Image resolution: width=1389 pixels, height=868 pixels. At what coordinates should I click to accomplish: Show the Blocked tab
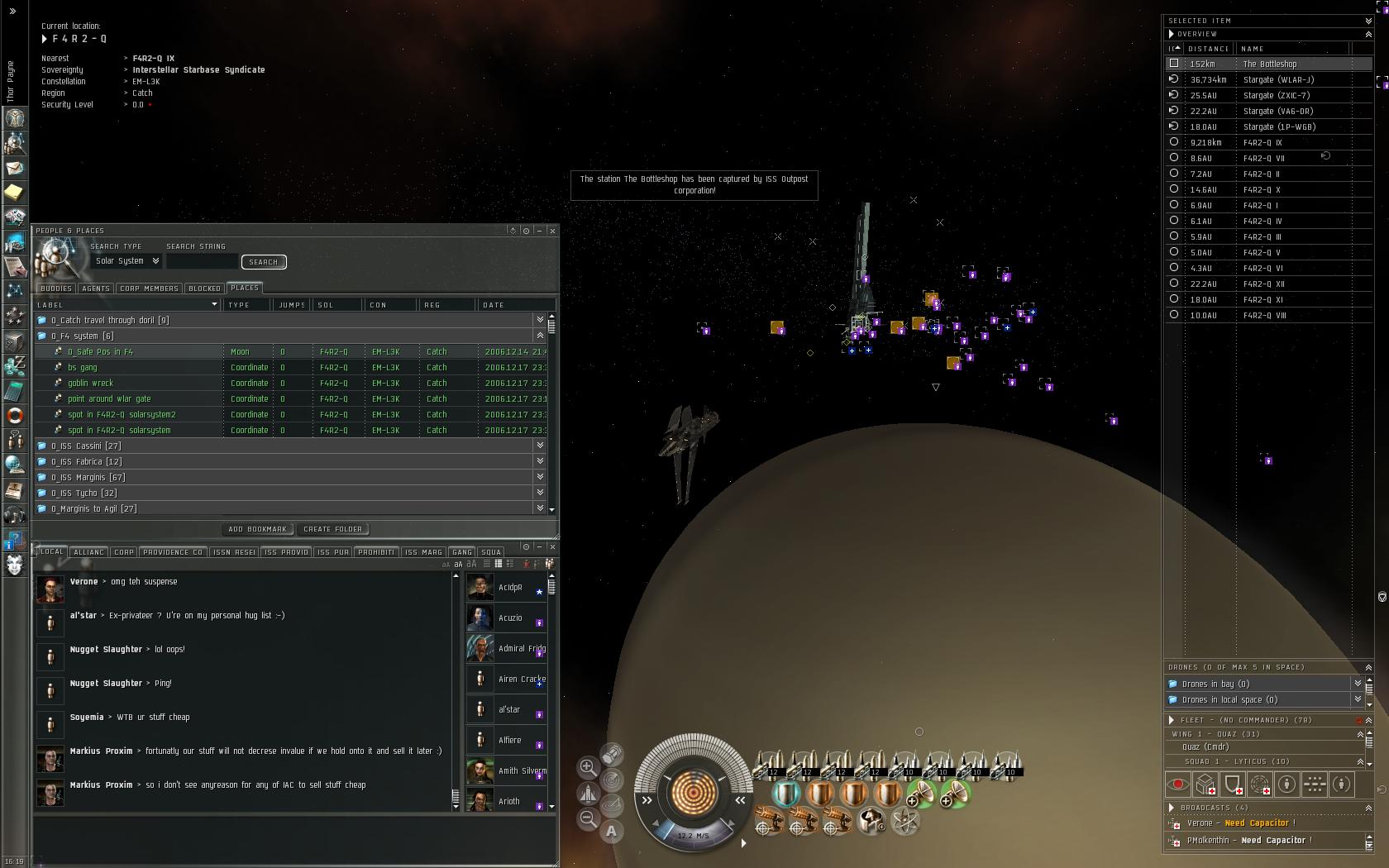pyautogui.click(x=204, y=289)
